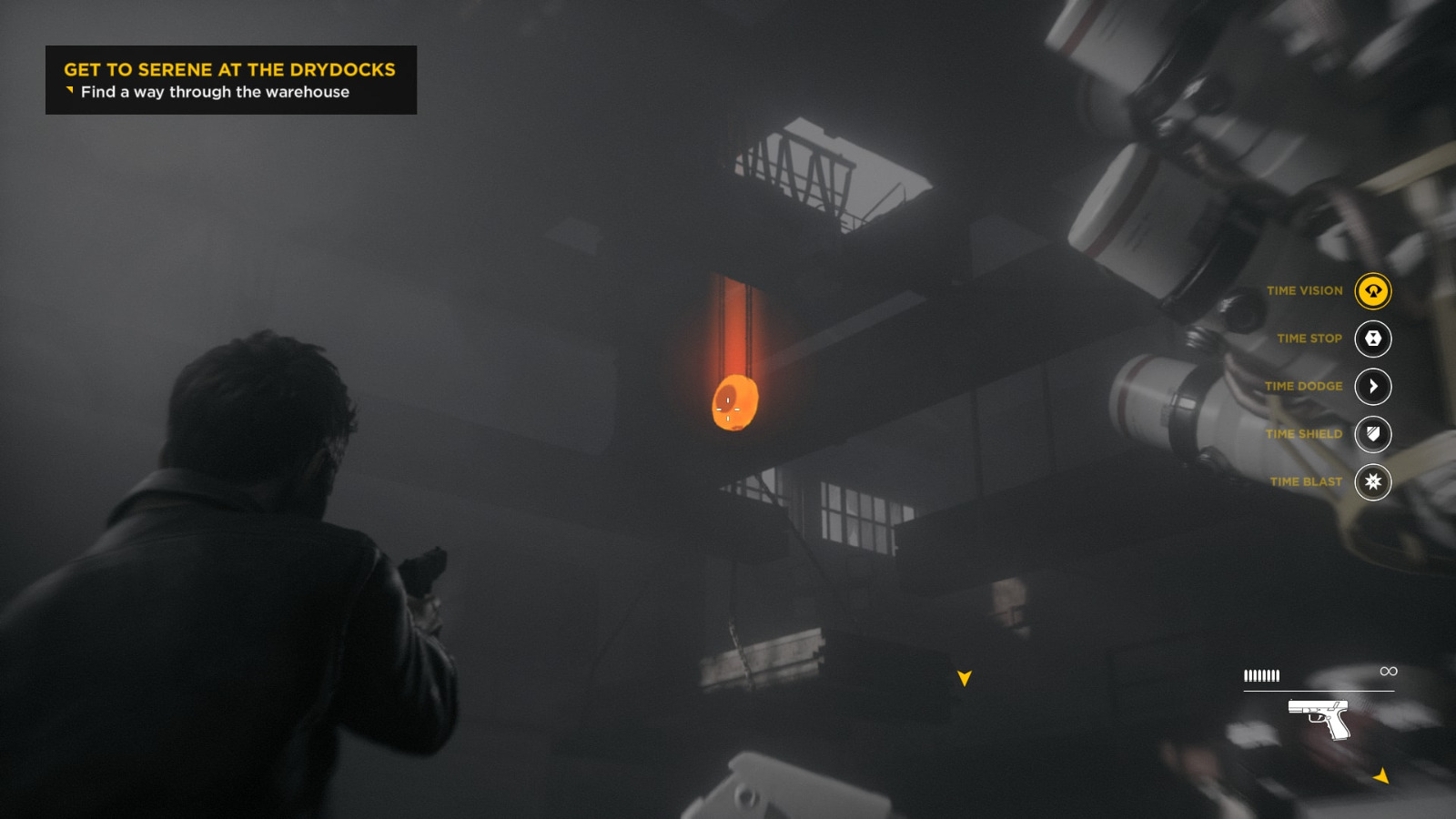Click the GET TO SERENE AT THE DRYDOCKS objective
The image size is (1456, 819).
228,69
